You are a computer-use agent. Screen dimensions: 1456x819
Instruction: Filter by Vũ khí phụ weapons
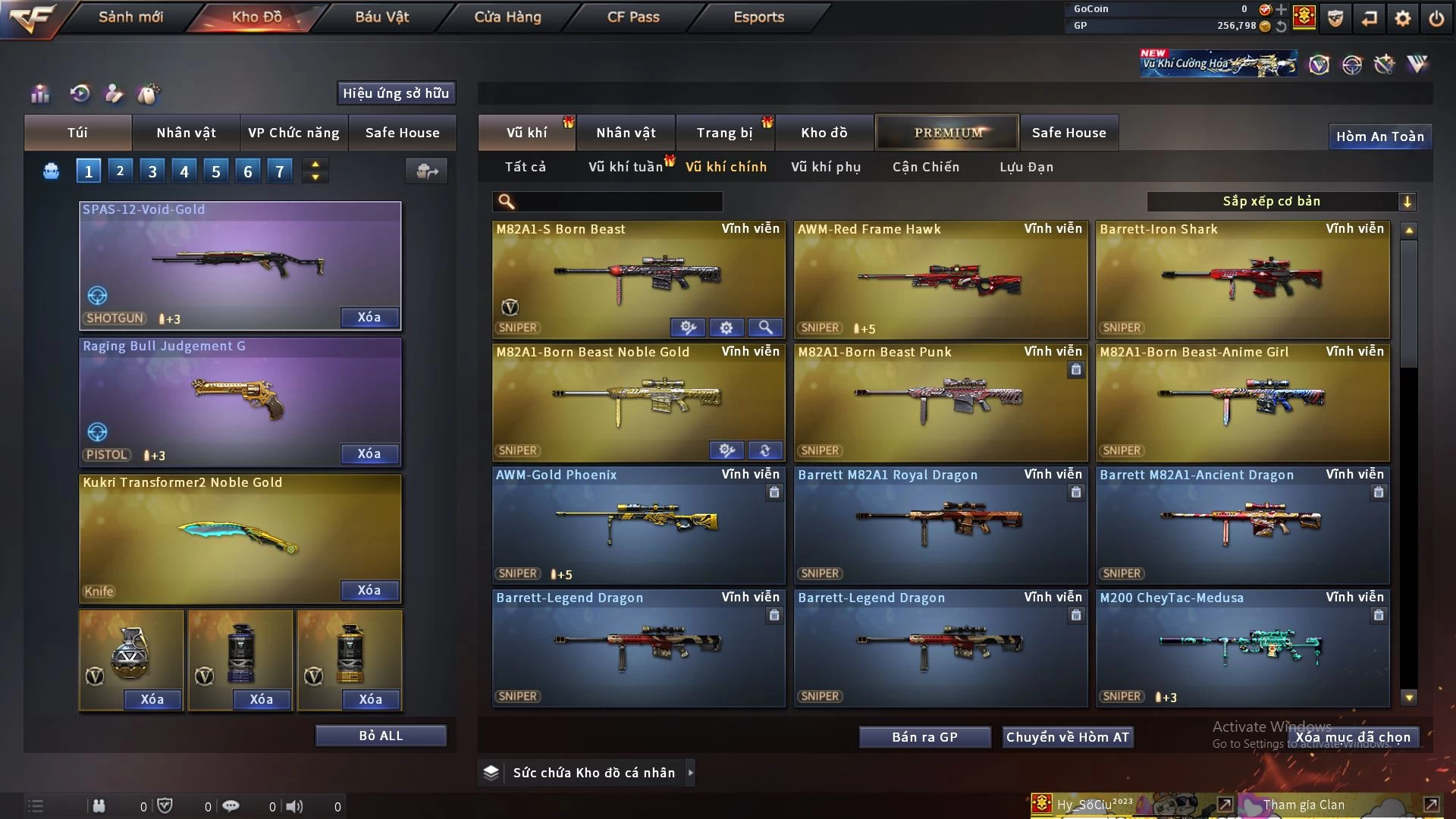point(825,167)
